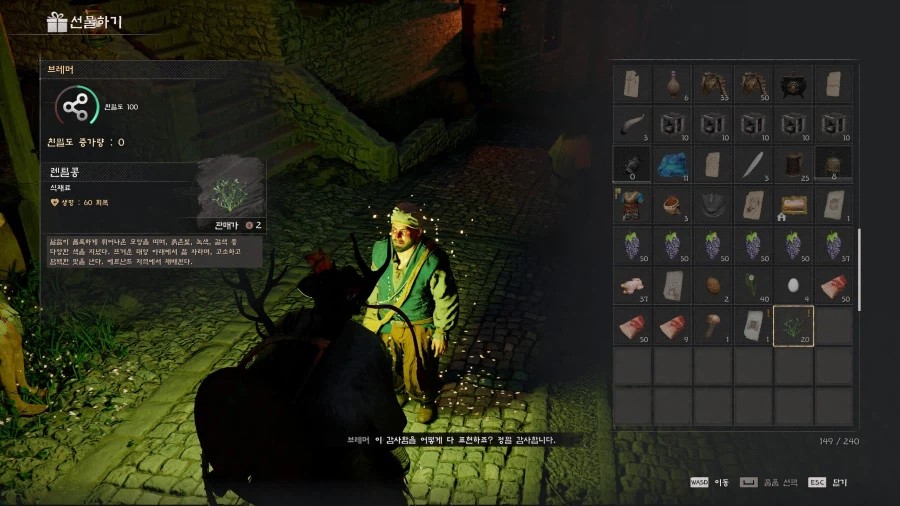This screenshot has height=506, width=900.
Task: Select the raw meat stack of 9
Action: (672, 326)
